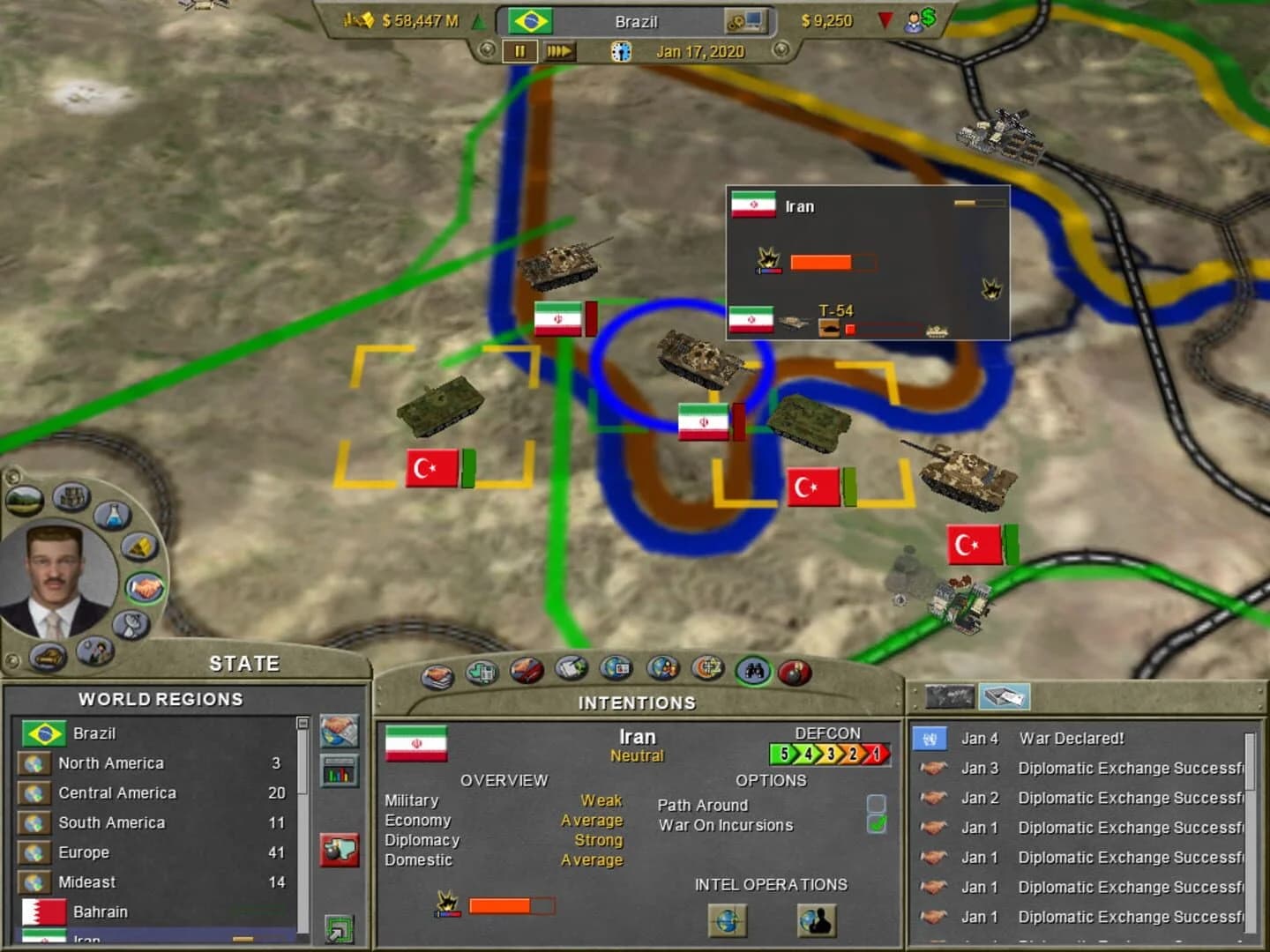Viewport: 1270px width, 952px height.
Task: Toggle pause on the game time controls
Action: click(520, 51)
